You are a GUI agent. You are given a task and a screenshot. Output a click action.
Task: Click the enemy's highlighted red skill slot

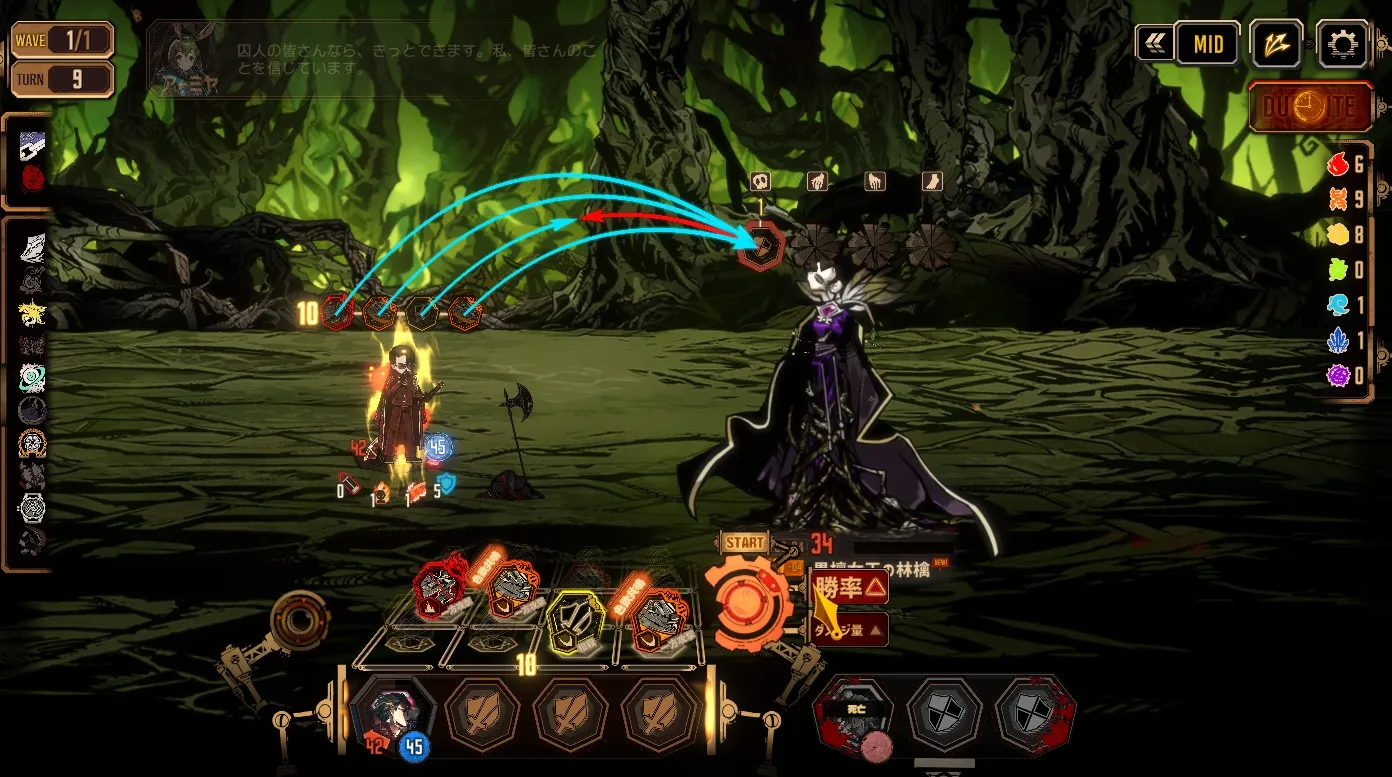762,245
